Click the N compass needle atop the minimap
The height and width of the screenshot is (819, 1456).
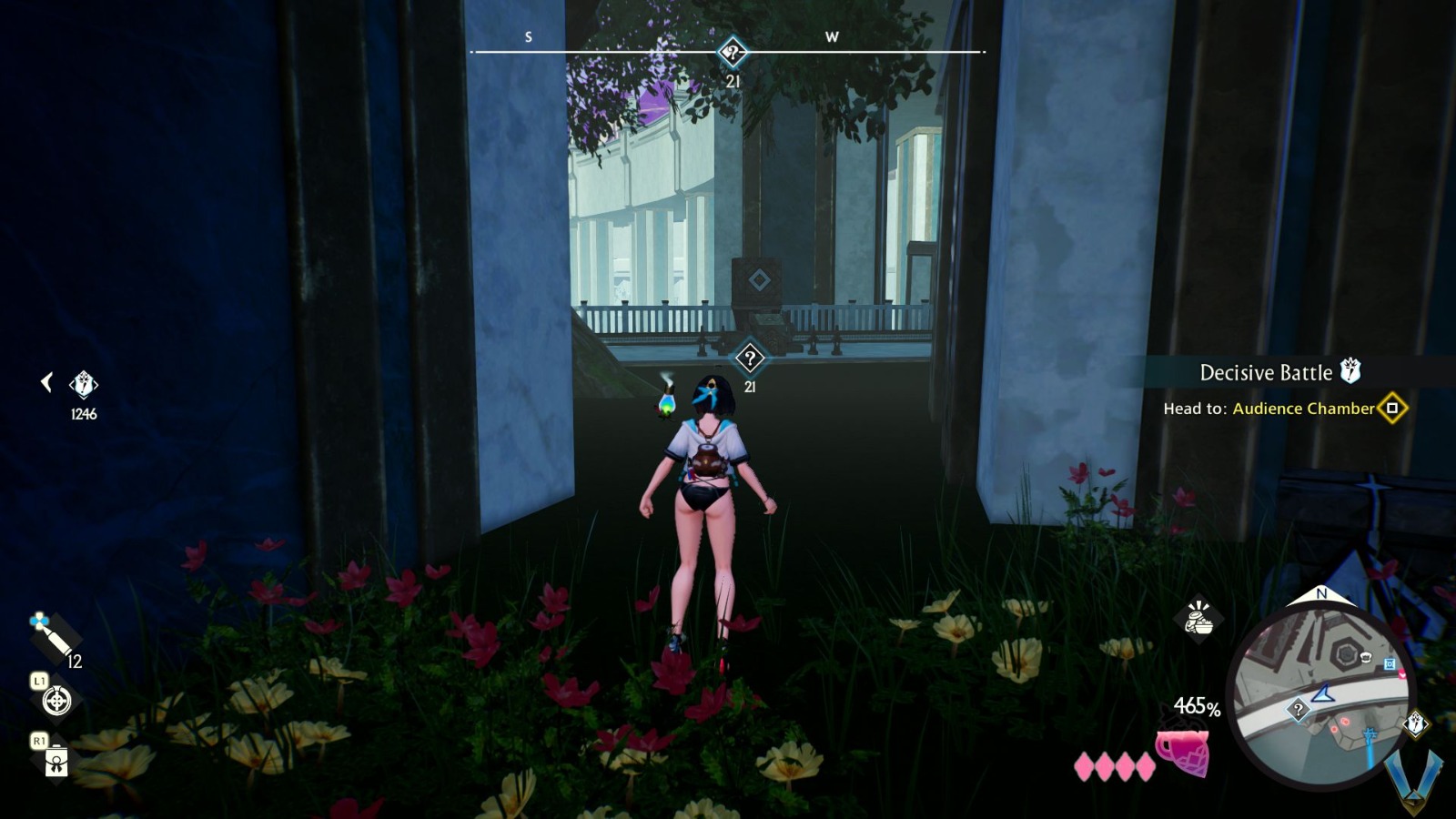1324,595
